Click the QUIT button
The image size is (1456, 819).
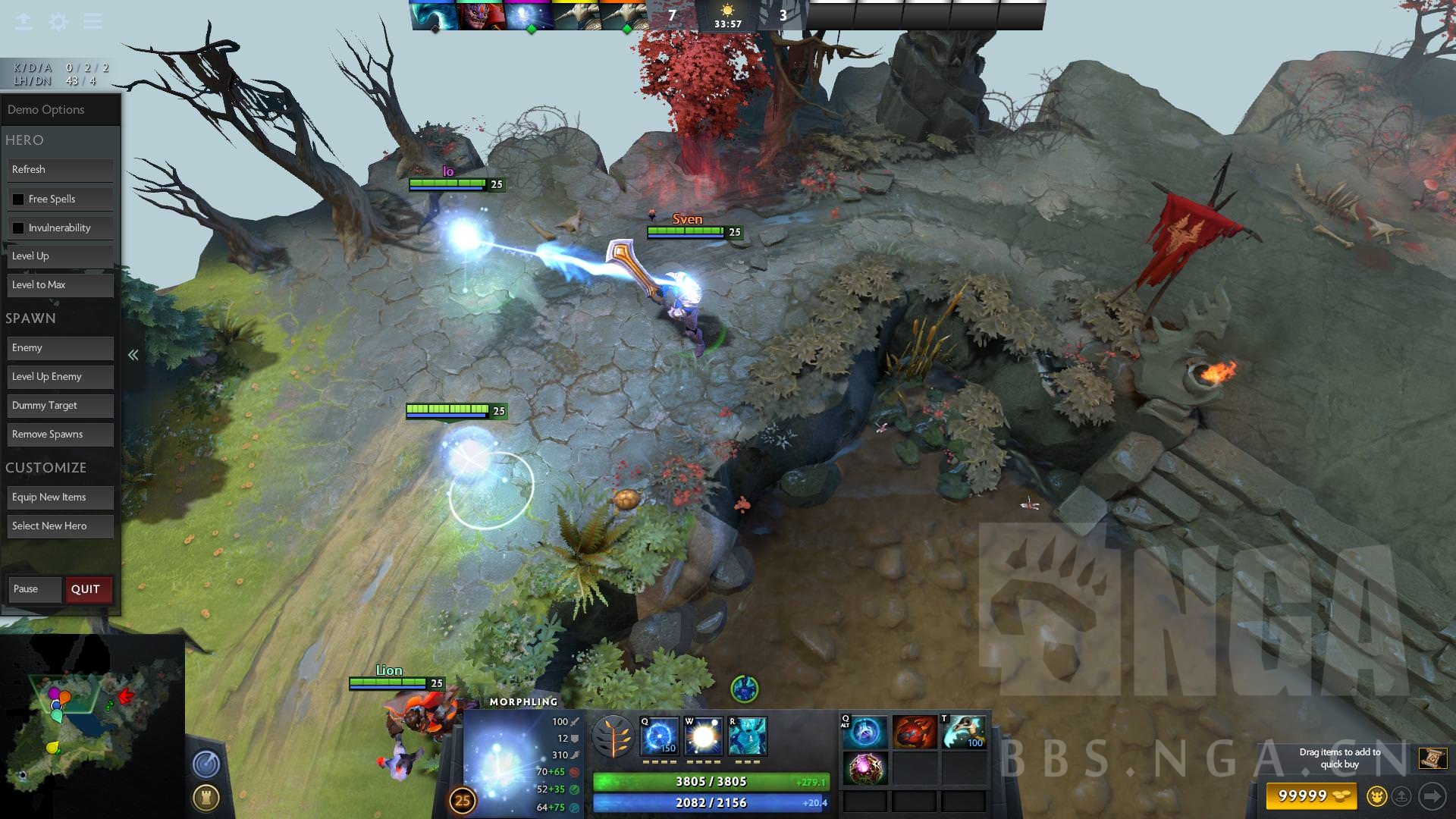(87, 589)
